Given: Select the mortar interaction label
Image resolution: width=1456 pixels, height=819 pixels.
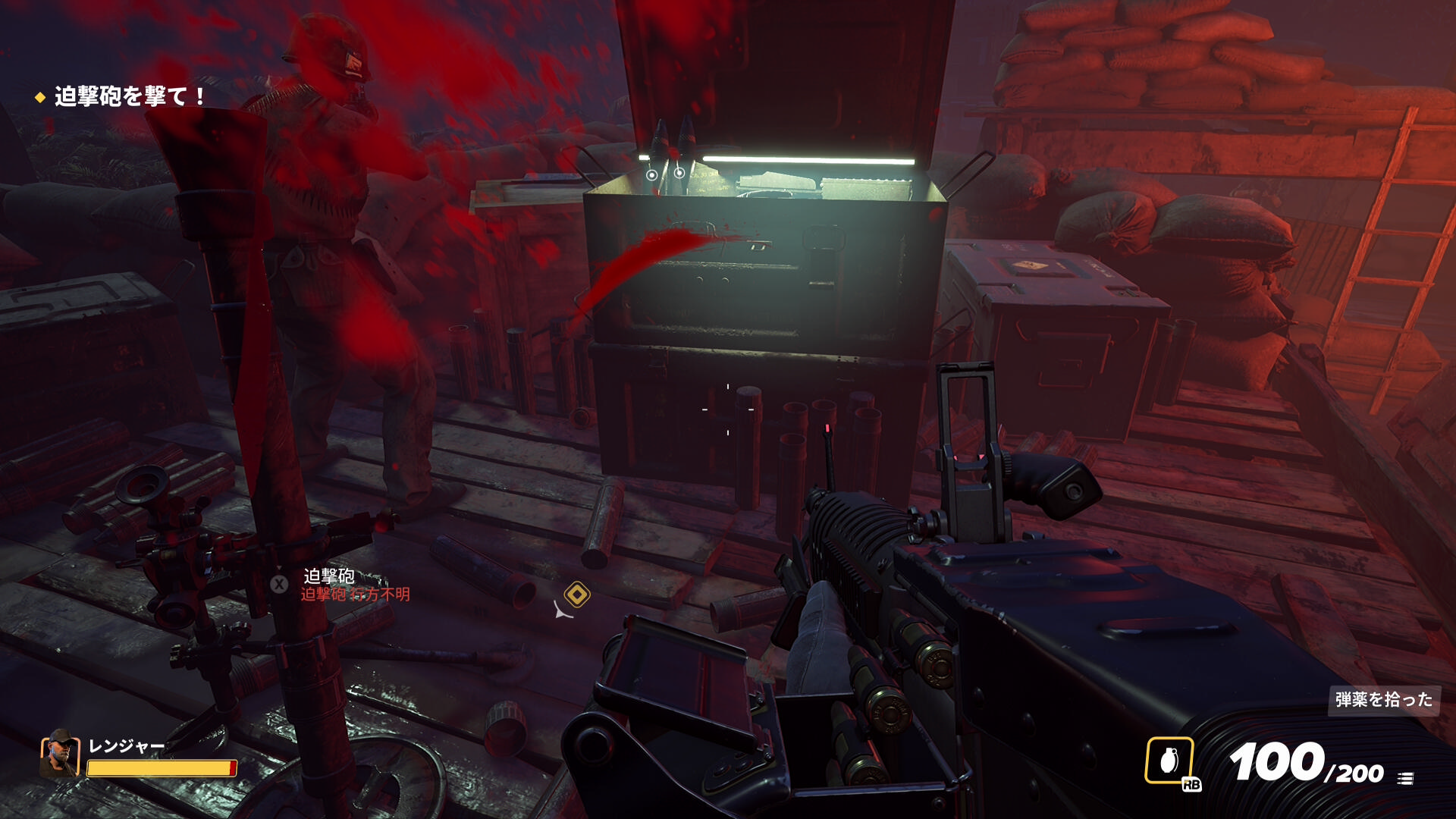Looking at the screenshot, I should [329, 576].
